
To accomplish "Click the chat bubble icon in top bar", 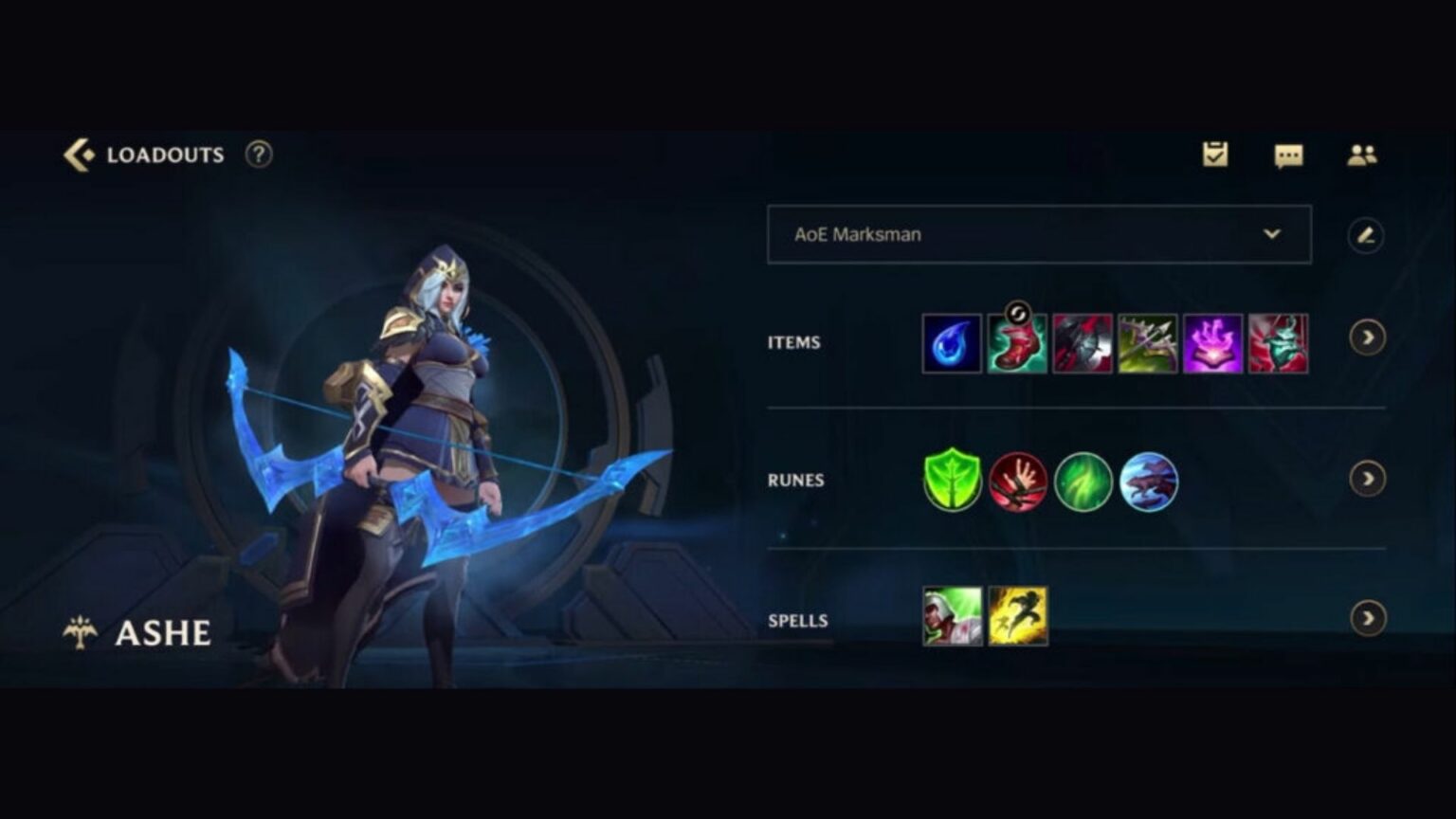I will pyautogui.click(x=1286, y=155).
